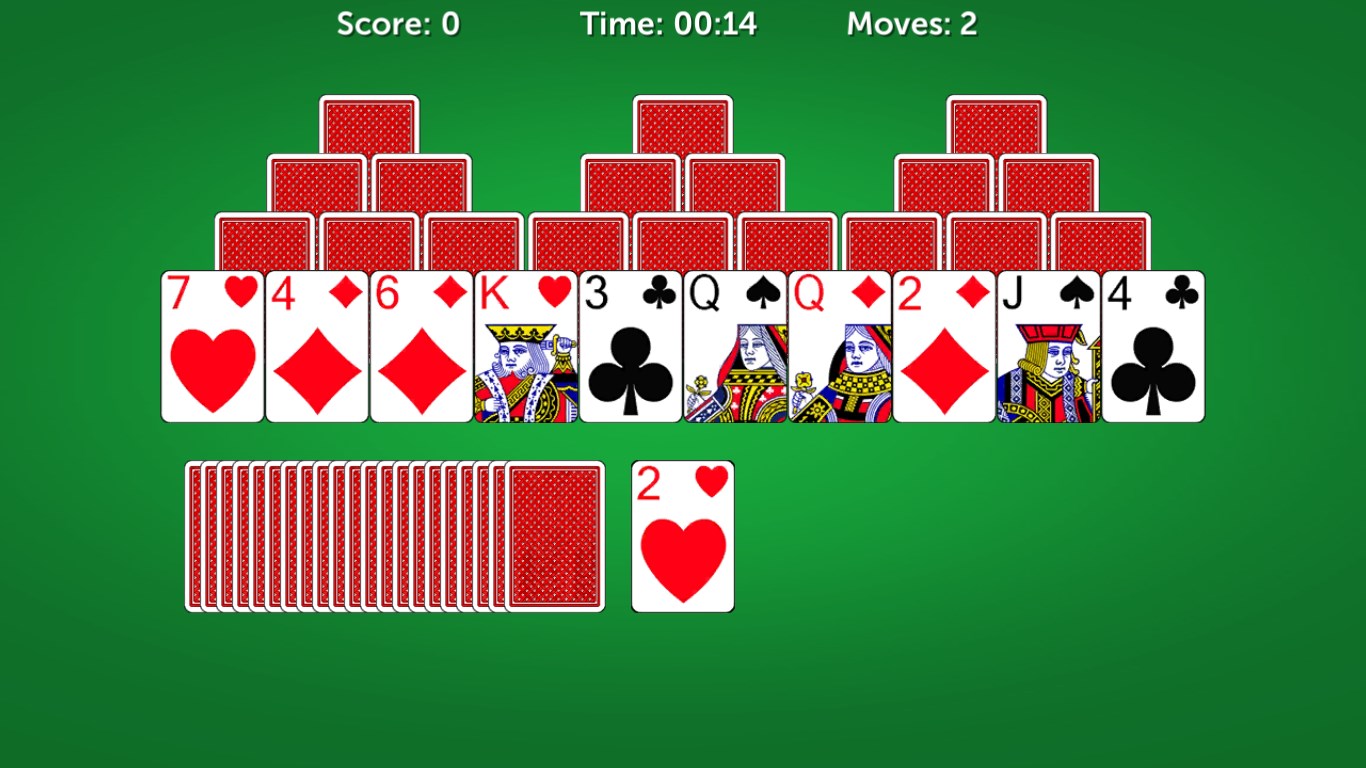Click the Score display

399,24
